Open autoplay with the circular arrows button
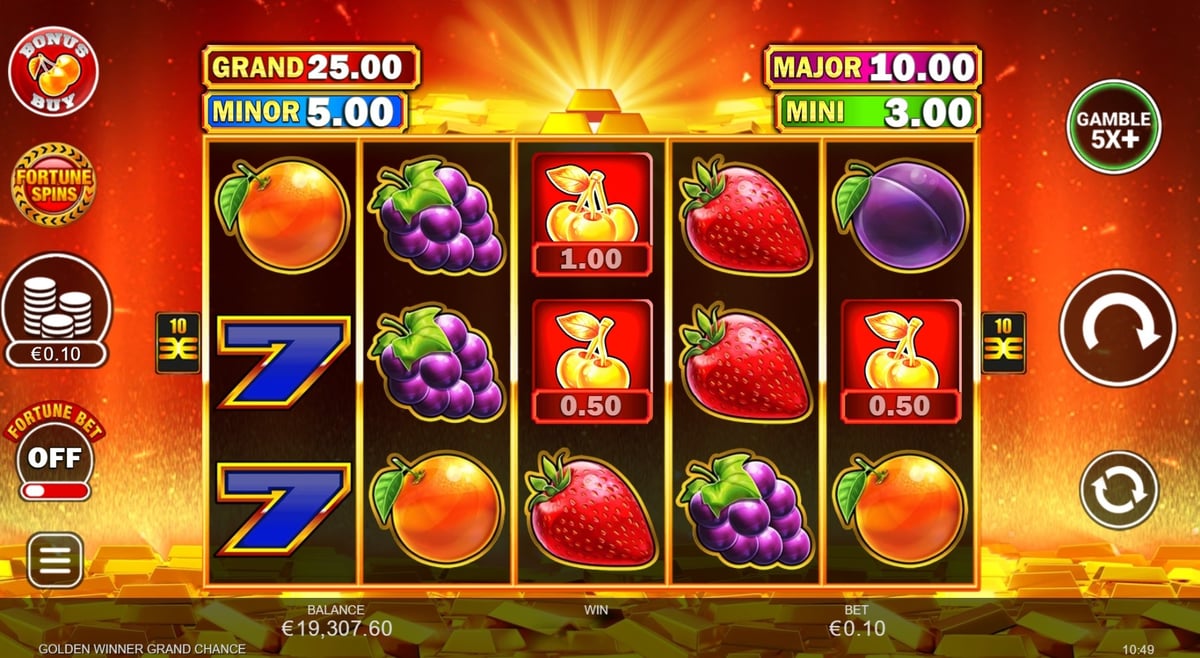 pos(1118,490)
